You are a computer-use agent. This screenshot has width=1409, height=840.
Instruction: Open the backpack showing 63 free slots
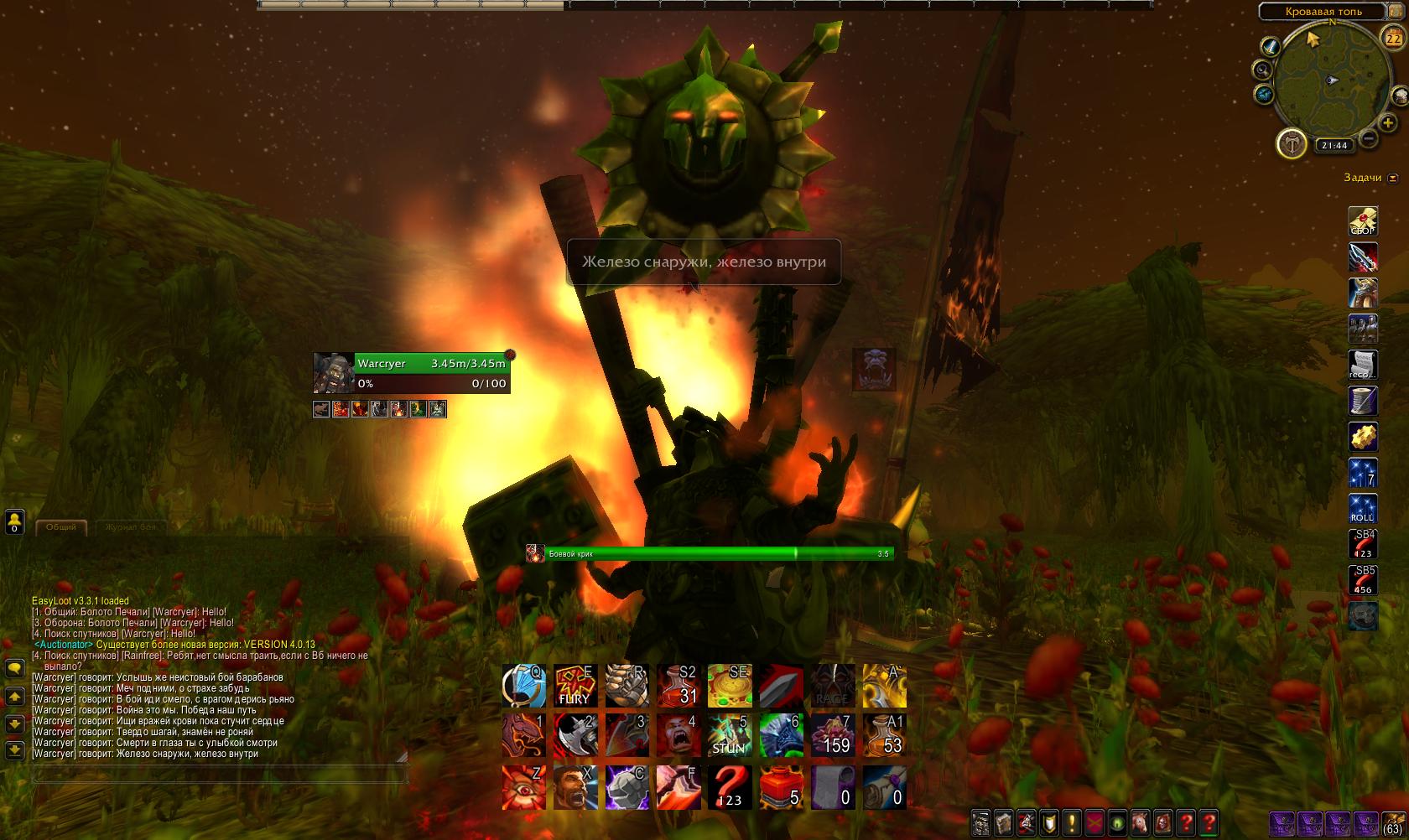pos(1393,823)
